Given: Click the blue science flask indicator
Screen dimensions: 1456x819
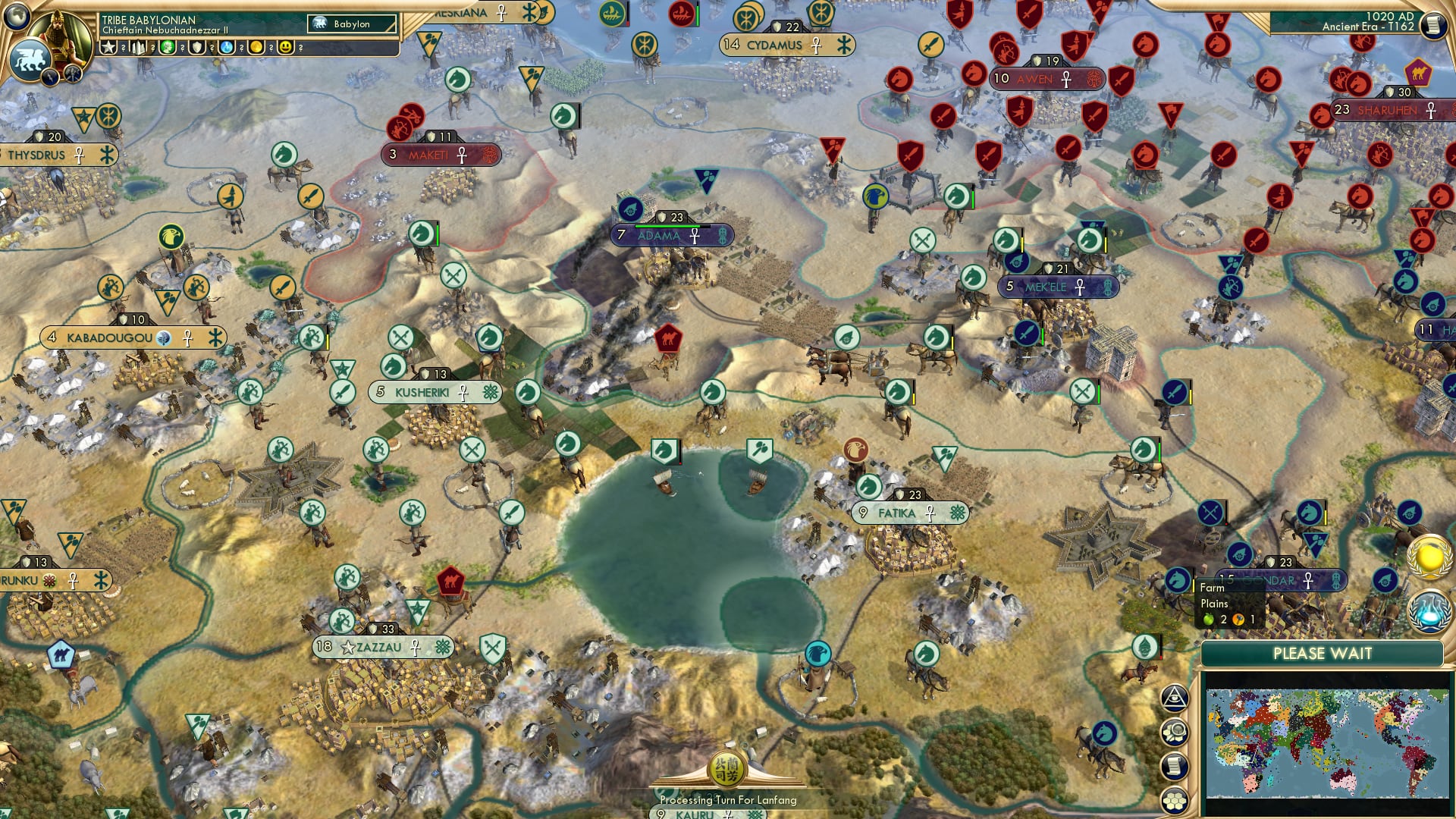Looking at the screenshot, I should (226, 48).
